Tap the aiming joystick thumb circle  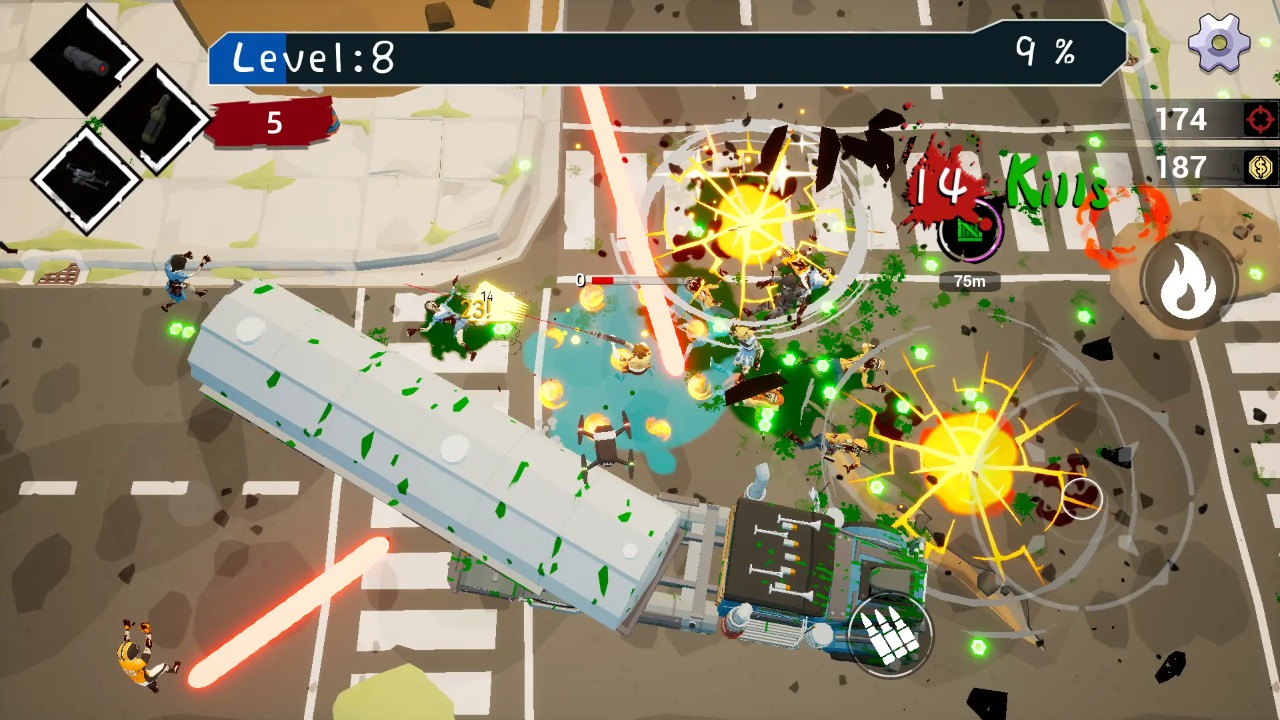(x=1081, y=497)
